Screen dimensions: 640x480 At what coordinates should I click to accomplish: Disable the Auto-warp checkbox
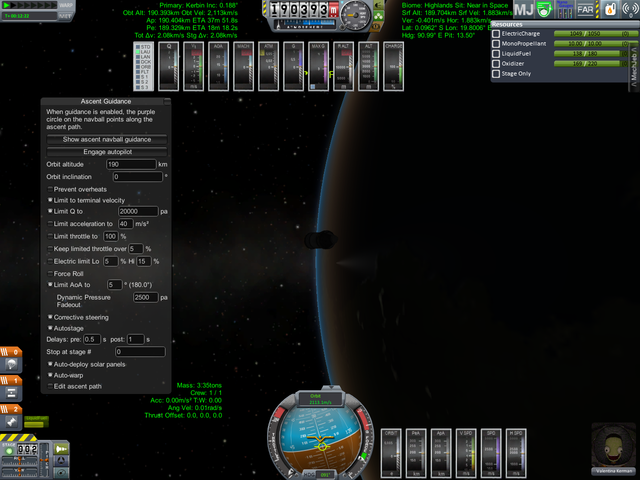click(51, 375)
